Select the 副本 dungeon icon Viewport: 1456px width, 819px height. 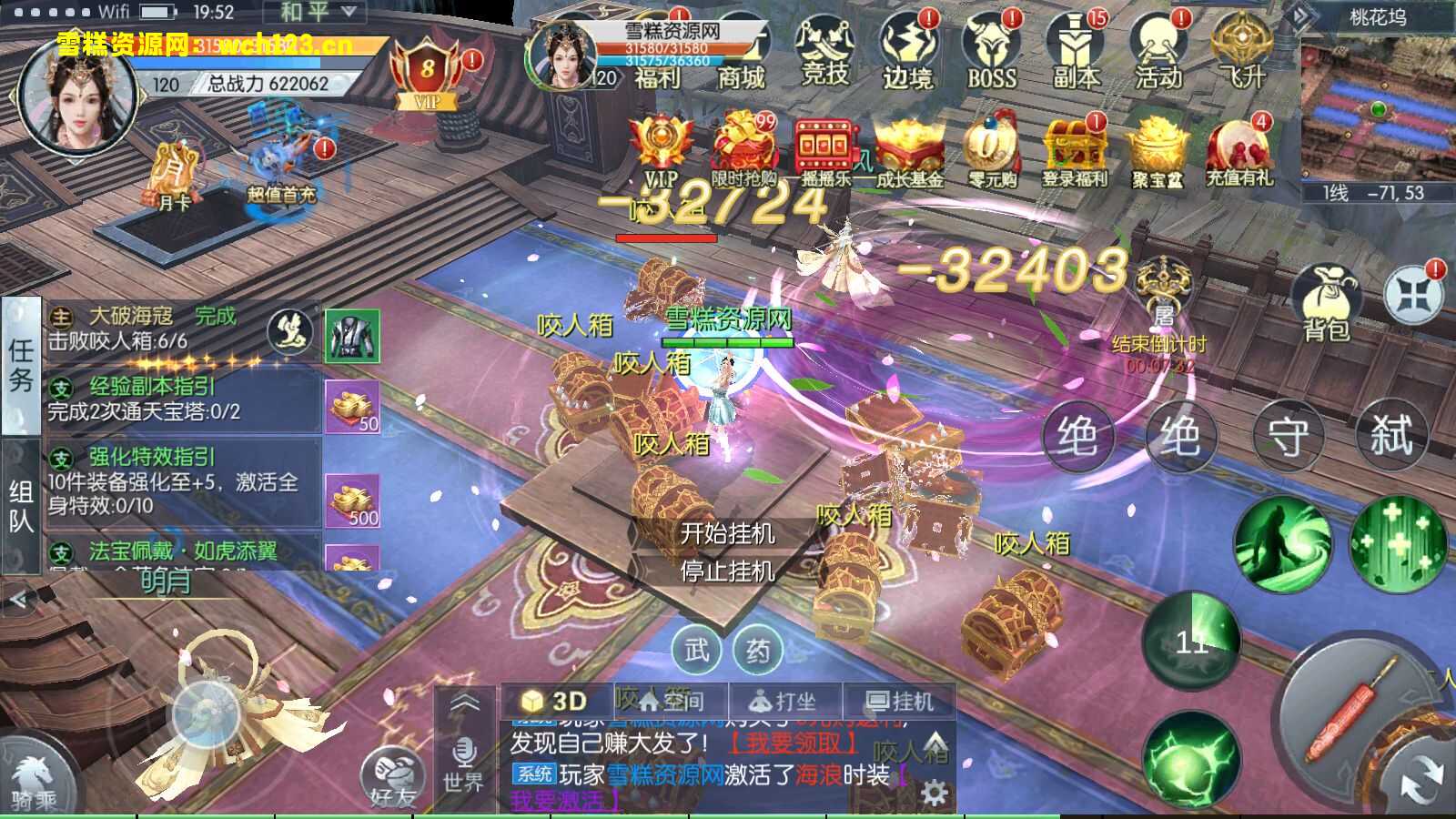click(x=1074, y=55)
